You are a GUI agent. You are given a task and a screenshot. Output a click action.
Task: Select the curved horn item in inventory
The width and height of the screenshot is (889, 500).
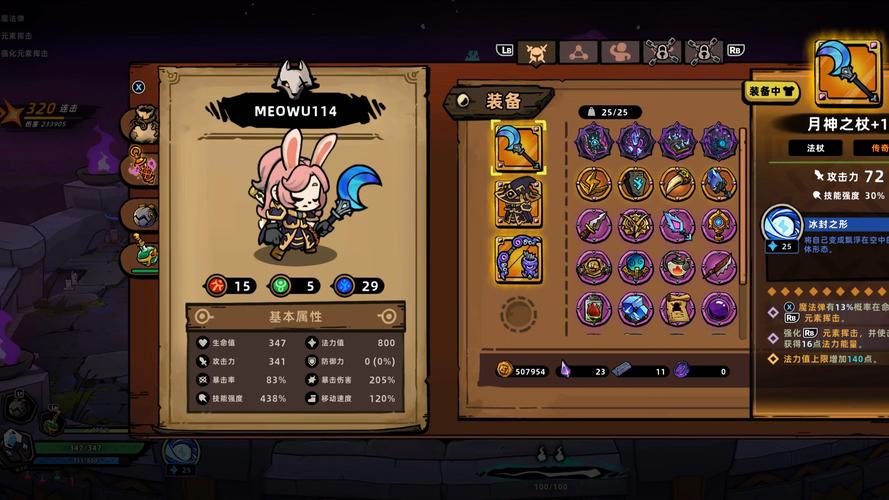[677, 183]
